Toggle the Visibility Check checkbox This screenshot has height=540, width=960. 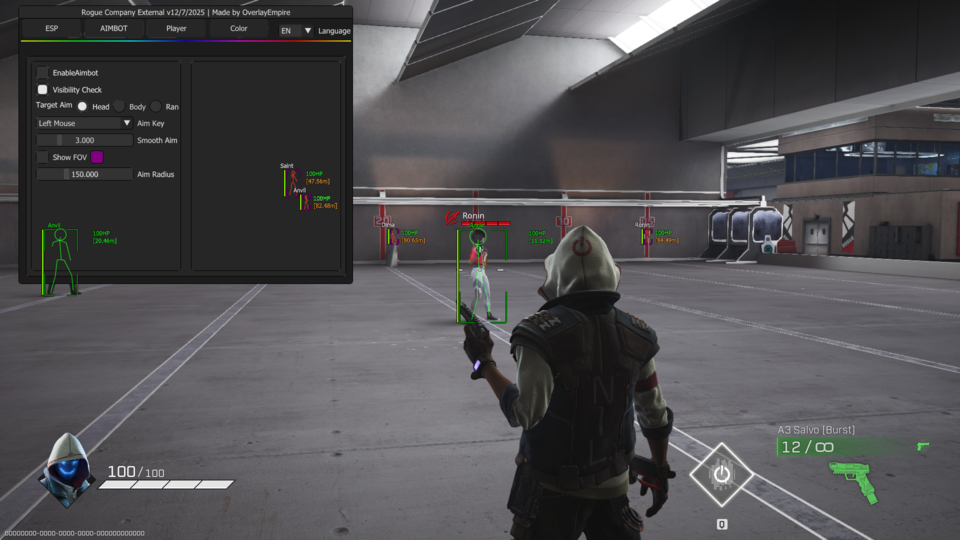point(43,90)
